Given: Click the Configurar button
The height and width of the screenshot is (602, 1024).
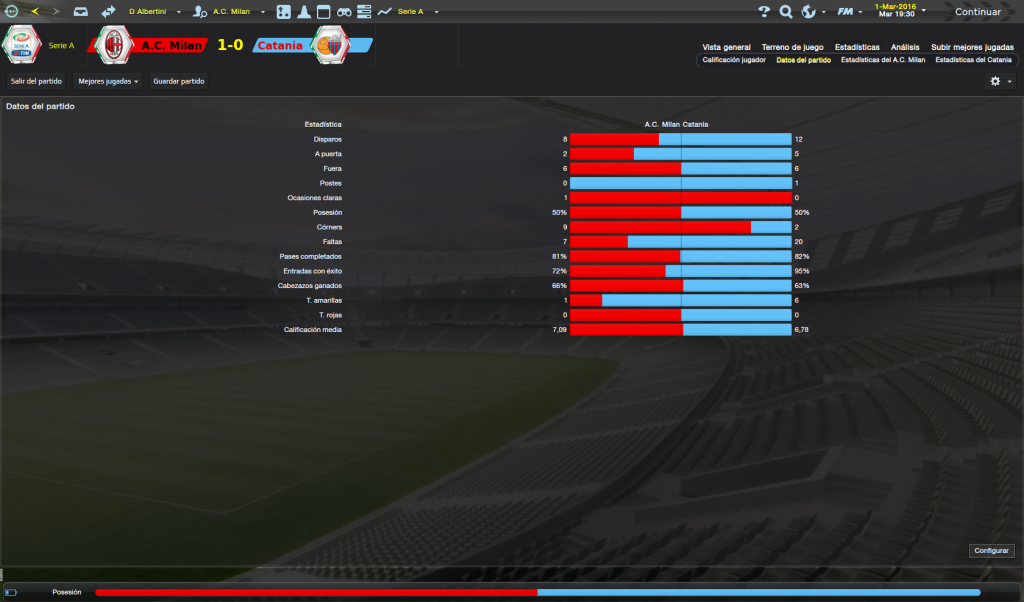Looking at the screenshot, I should coord(991,551).
